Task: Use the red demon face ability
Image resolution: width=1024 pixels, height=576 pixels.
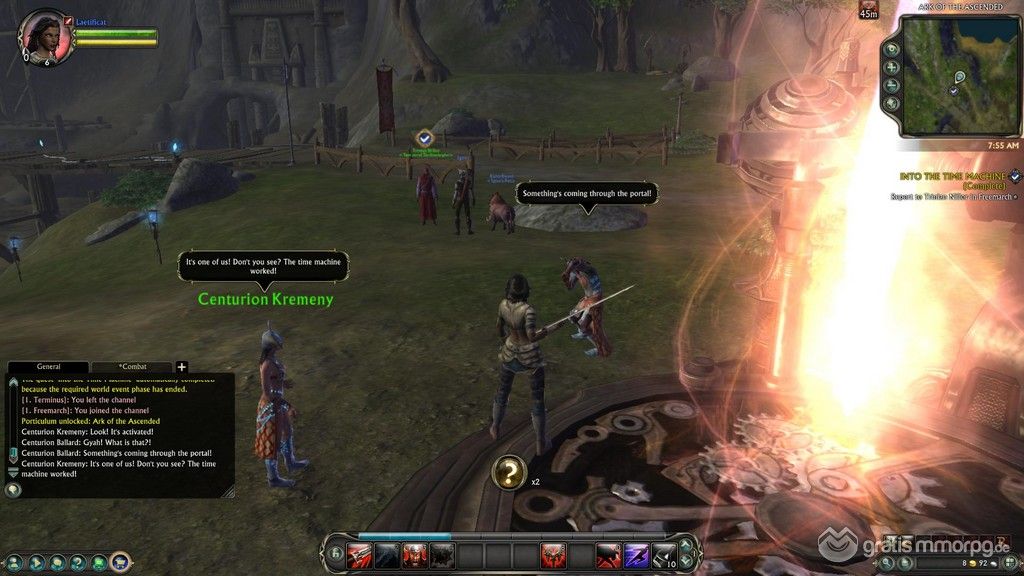Action: pos(415,557)
